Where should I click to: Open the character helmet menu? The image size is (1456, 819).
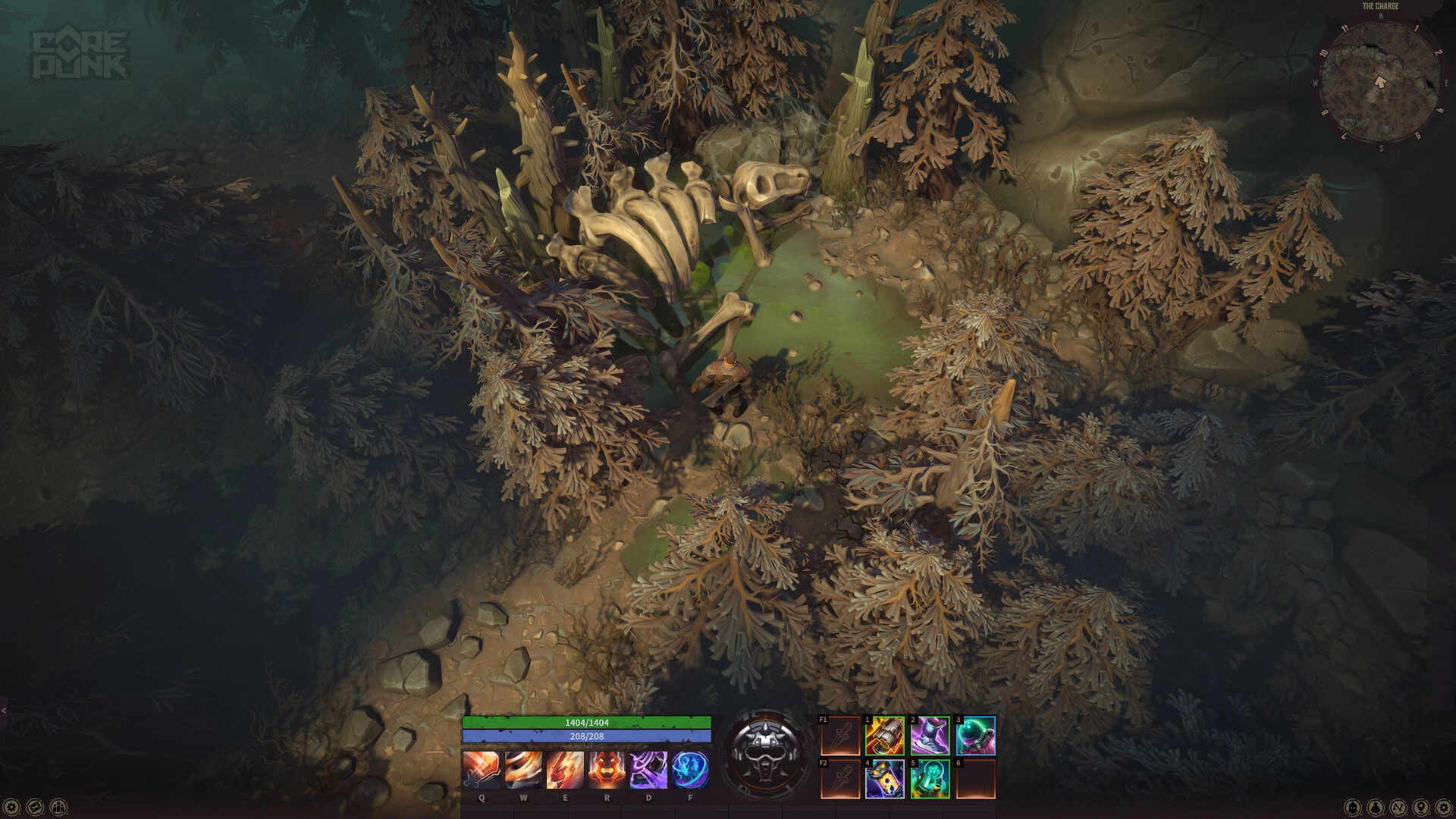1353,807
